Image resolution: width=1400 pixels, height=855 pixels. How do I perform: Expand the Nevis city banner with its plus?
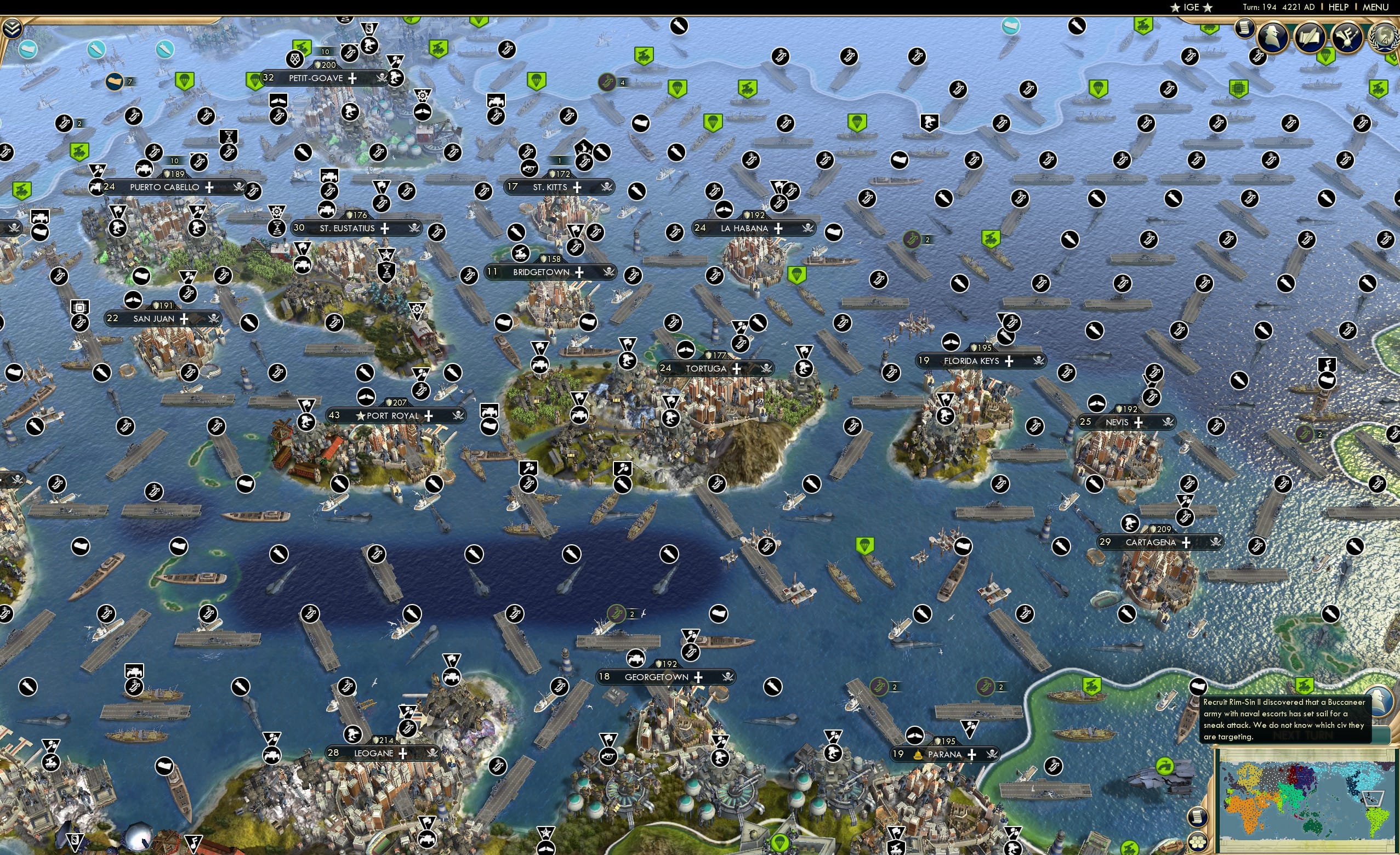pyautogui.click(x=1138, y=423)
